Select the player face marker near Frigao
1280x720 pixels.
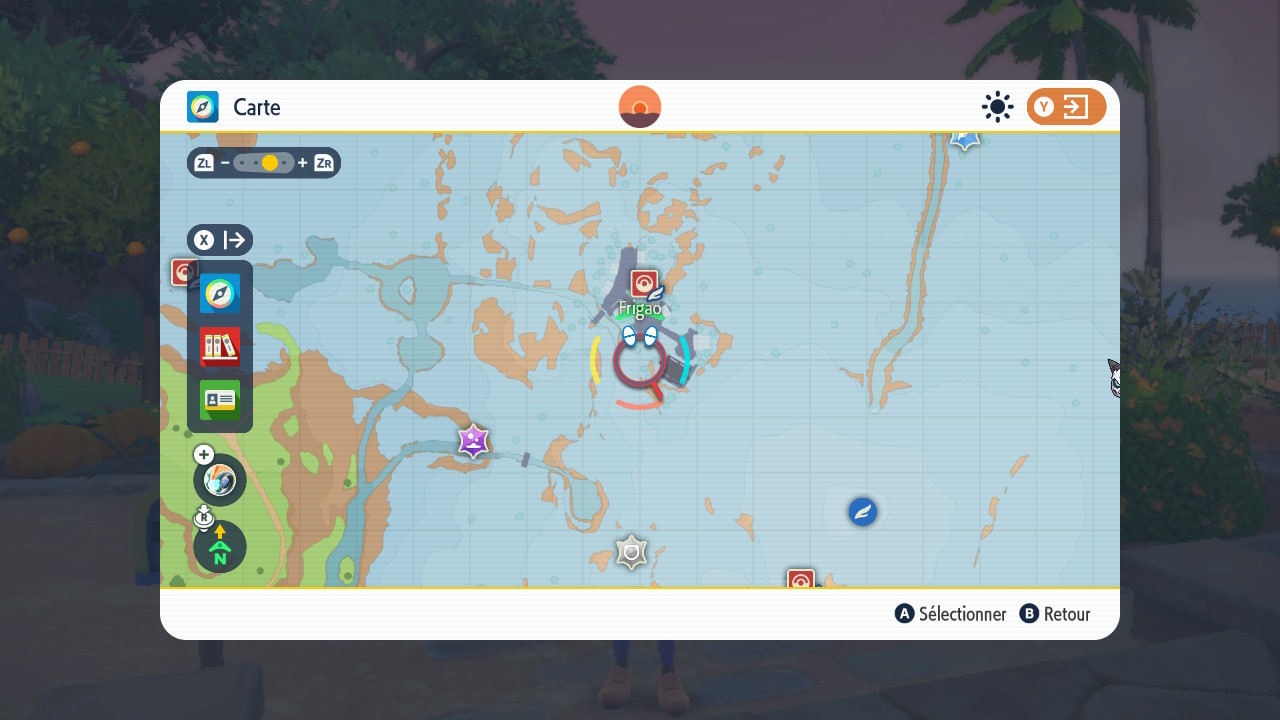[x=640, y=336]
